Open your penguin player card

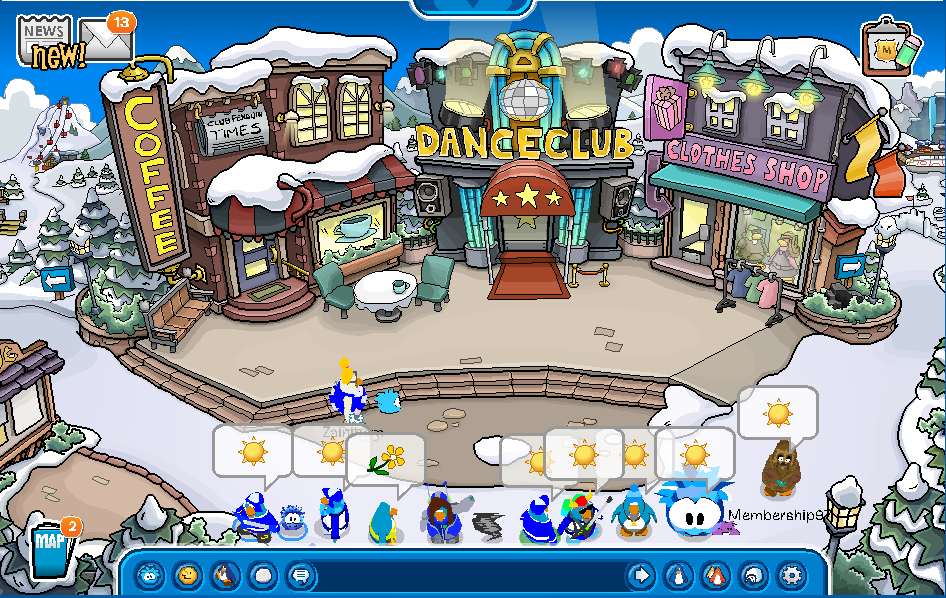click(678, 575)
